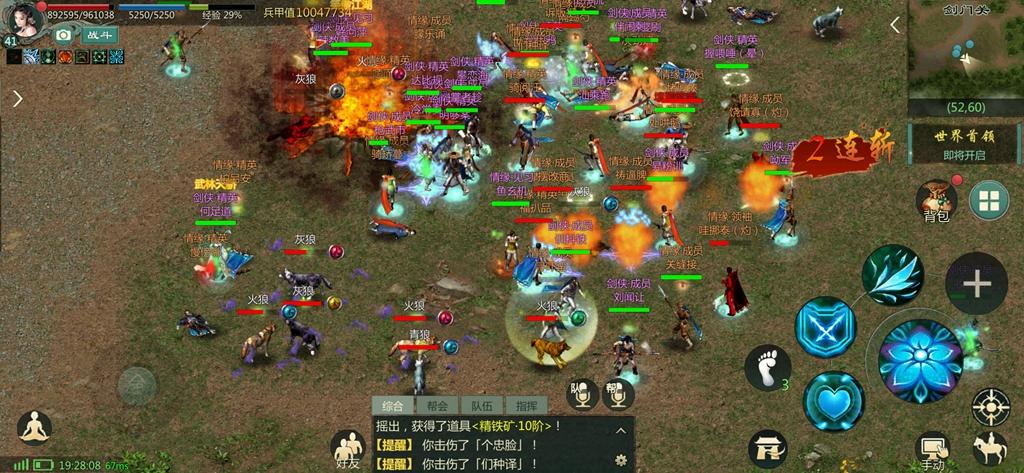The image size is (1024, 473).
Task: Activate the heart healing skill
Action: 833,401
